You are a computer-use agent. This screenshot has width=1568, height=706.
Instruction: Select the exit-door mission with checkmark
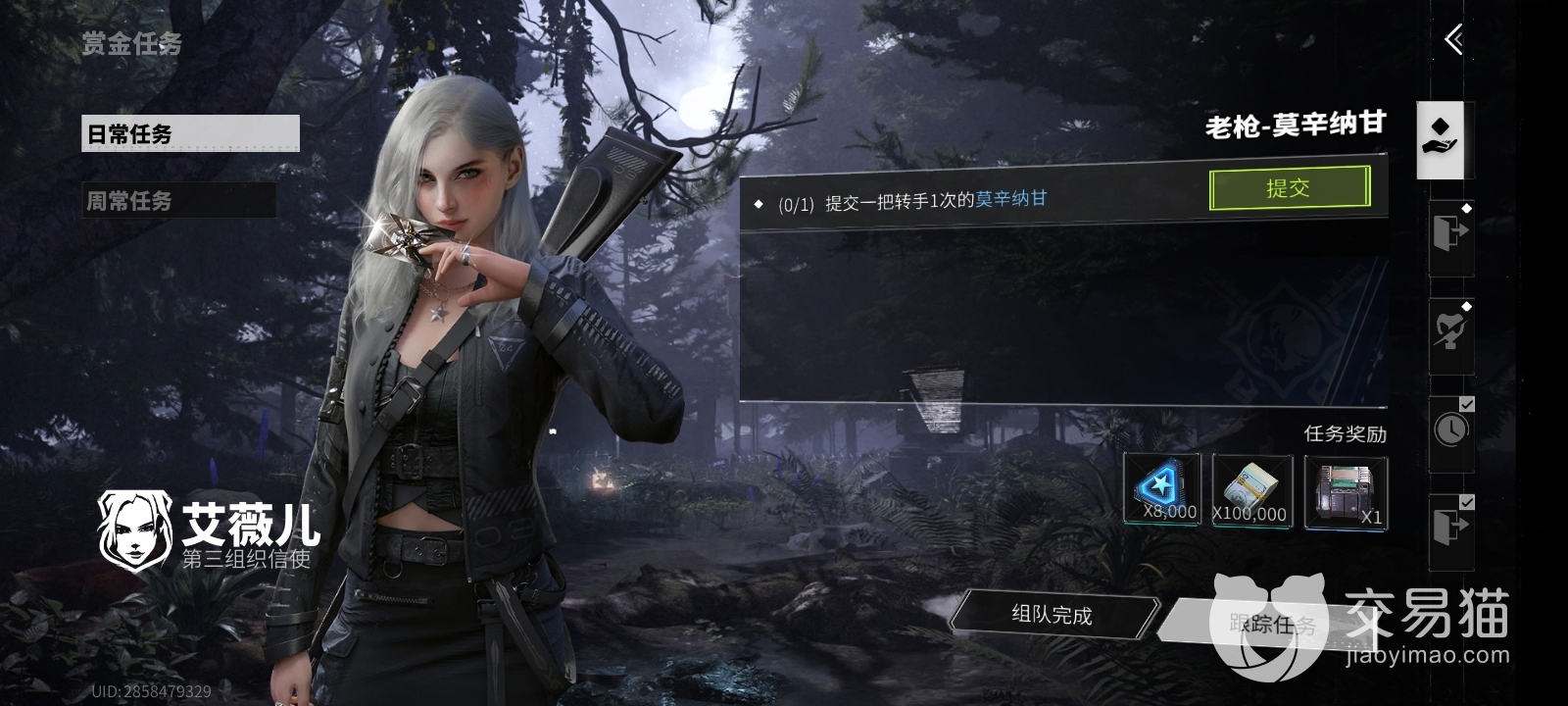(x=1450, y=528)
